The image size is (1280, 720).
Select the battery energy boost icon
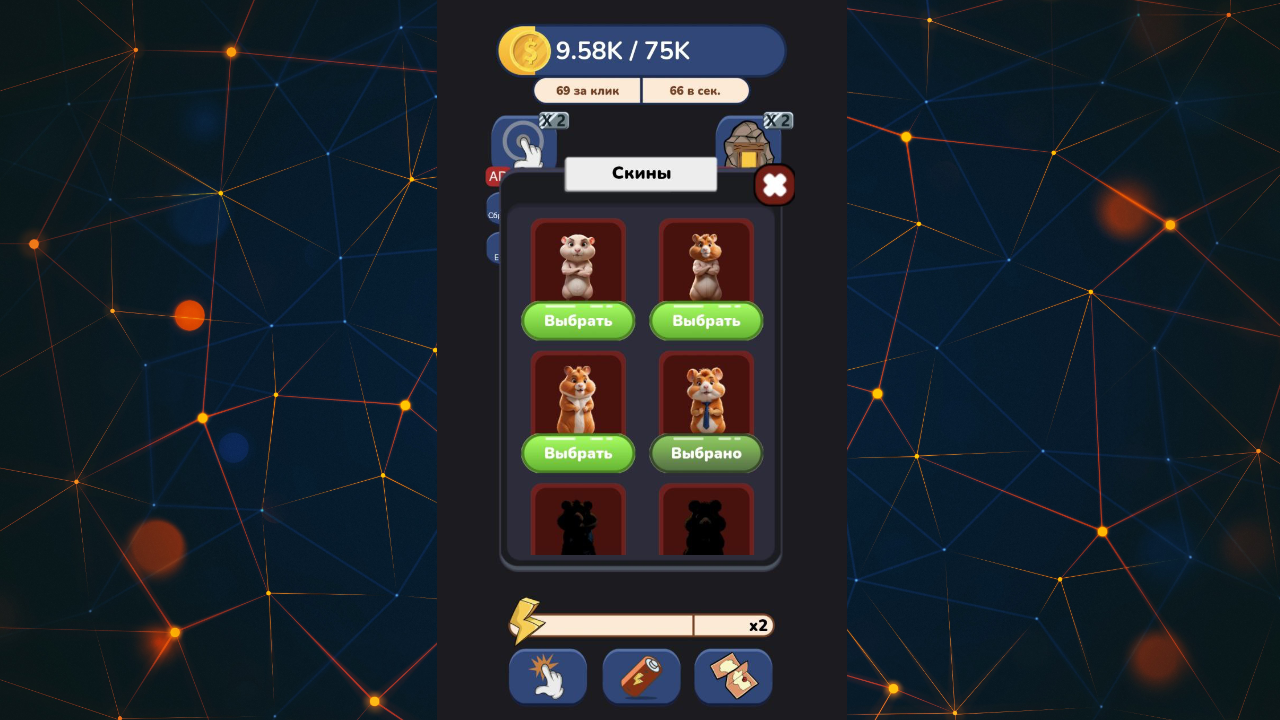click(x=640, y=676)
